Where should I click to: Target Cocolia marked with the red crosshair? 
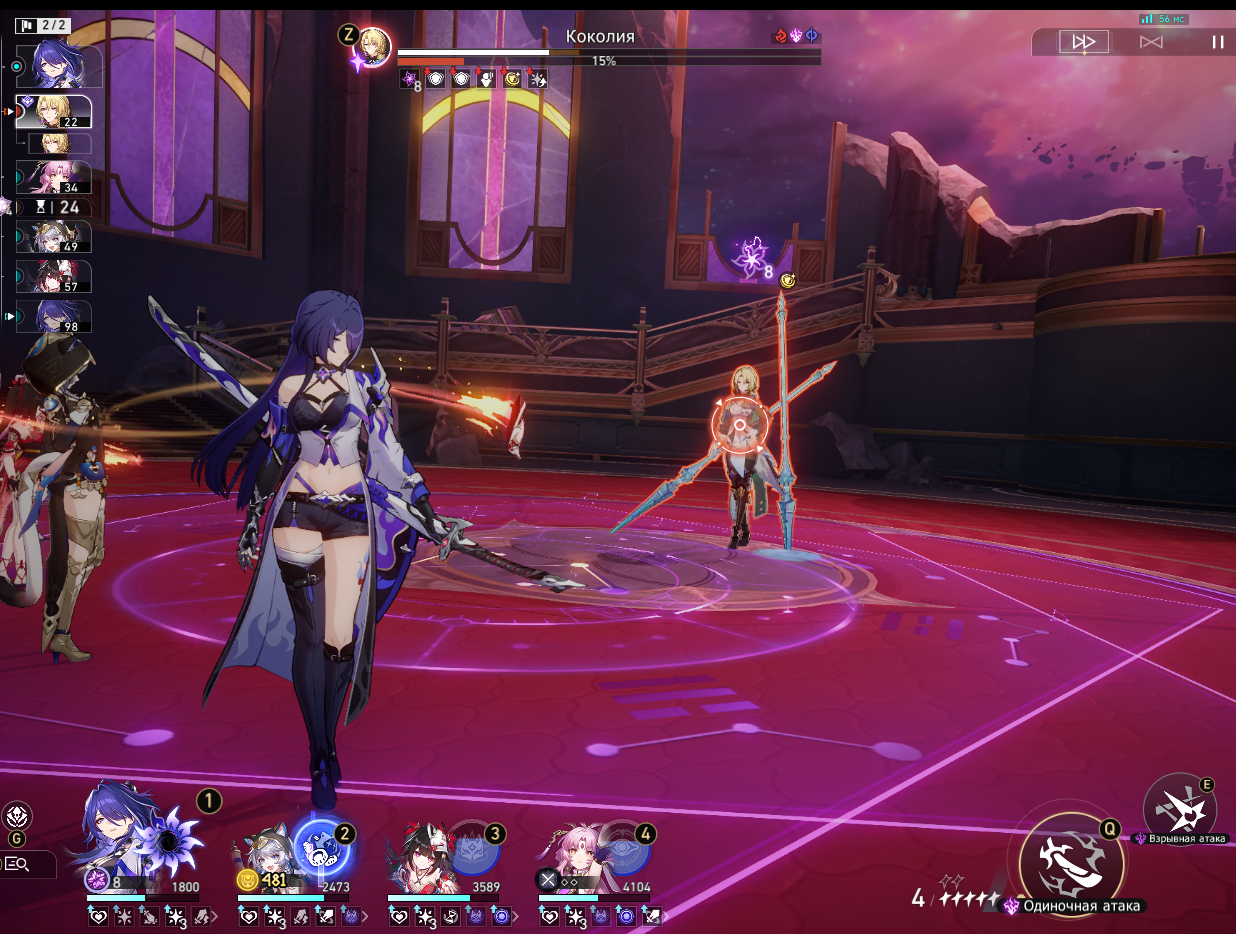(739, 424)
